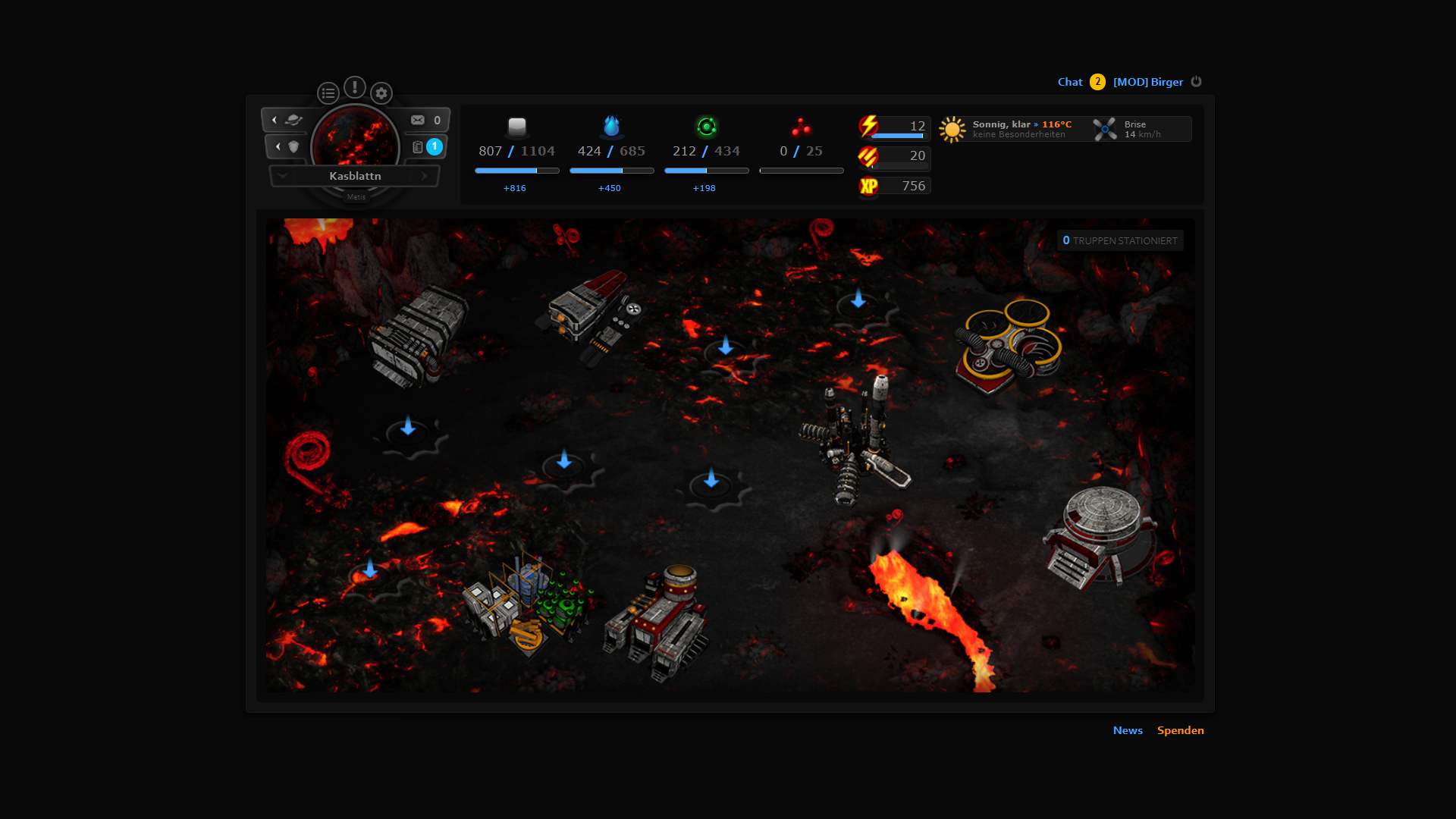Click the exclamation mark alert button

tap(355, 87)
